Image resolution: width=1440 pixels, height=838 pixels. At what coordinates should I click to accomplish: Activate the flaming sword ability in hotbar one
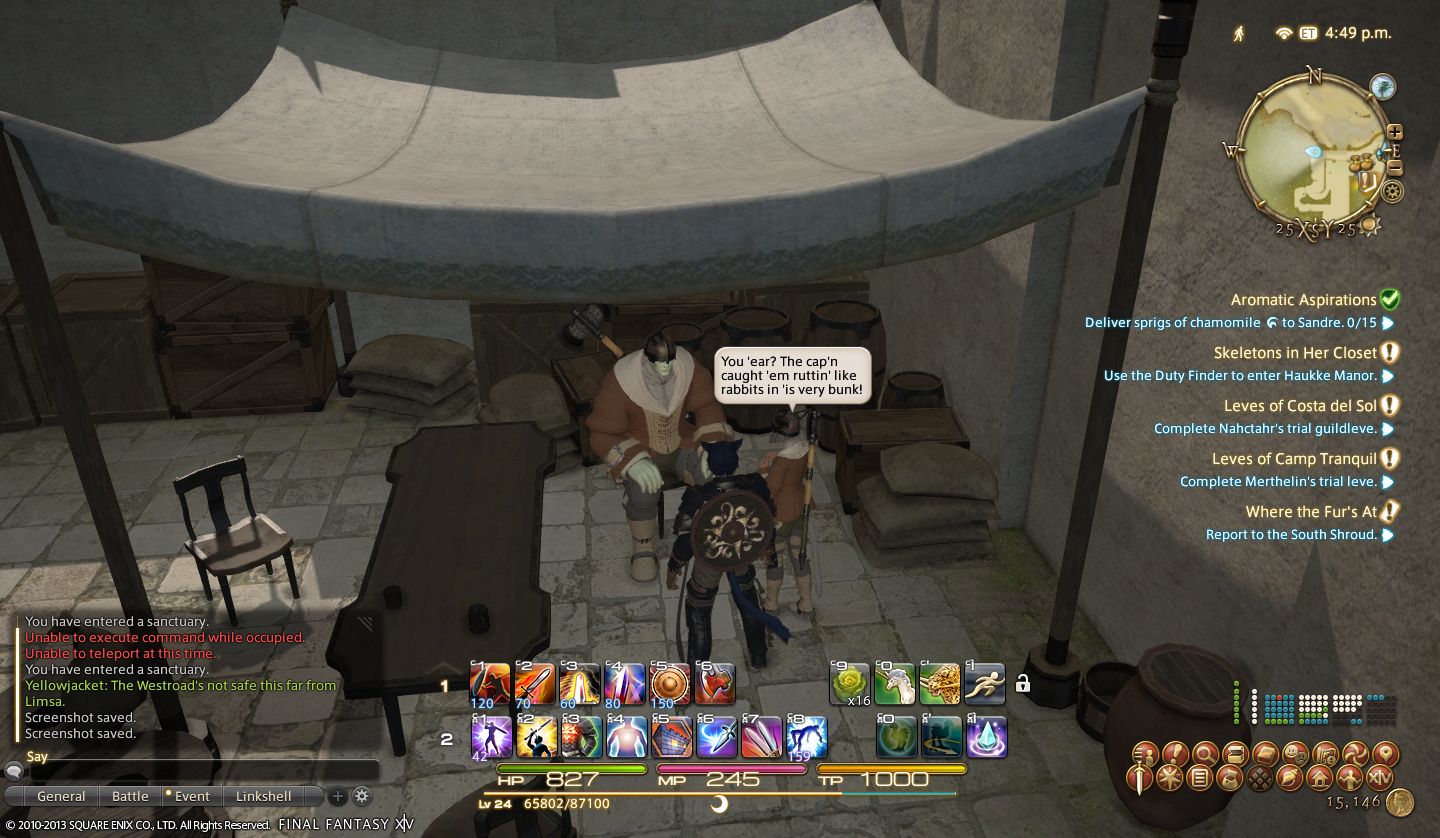(535, 685)
